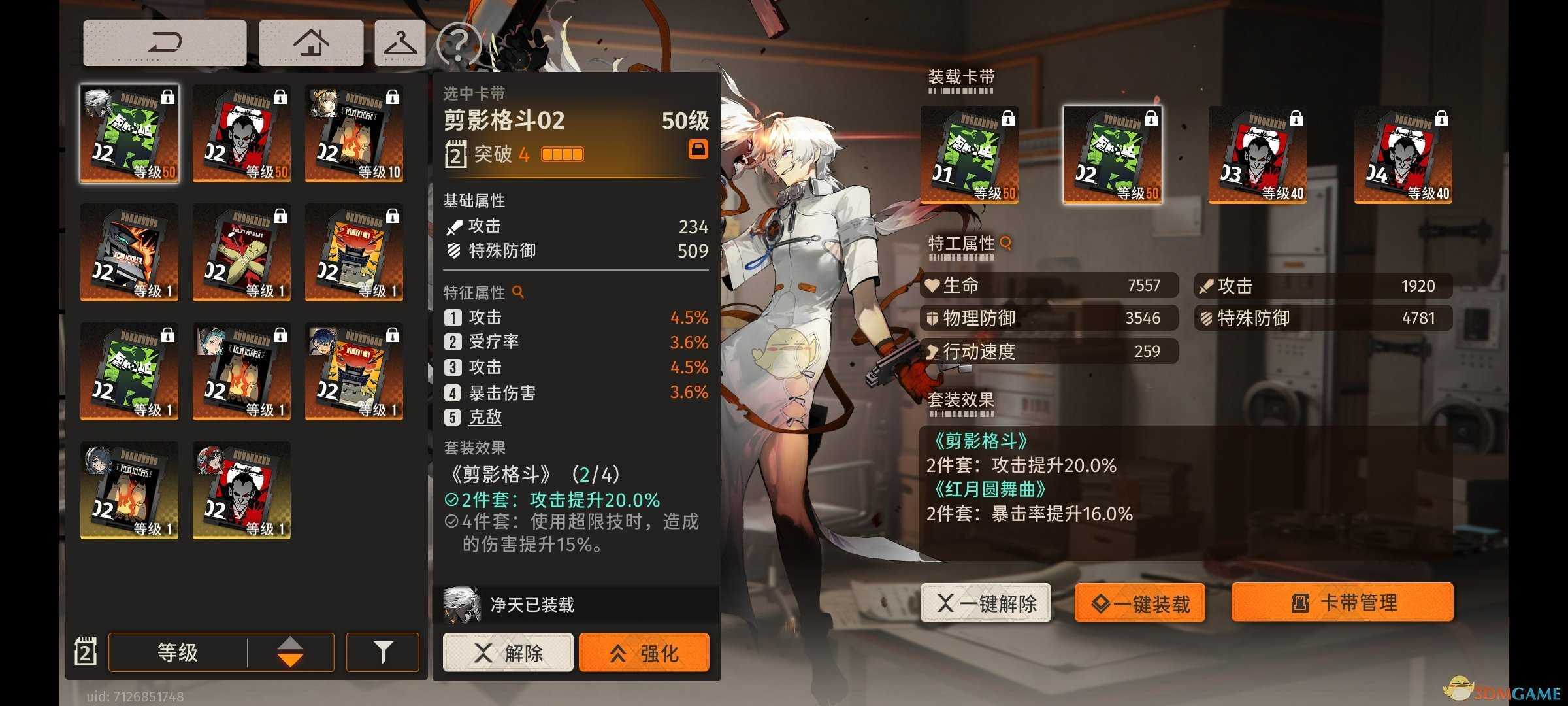This screenshot has width=1568, height=706.
Task: Open the cartridge category selector near 等级
Action: coord(86,652)
